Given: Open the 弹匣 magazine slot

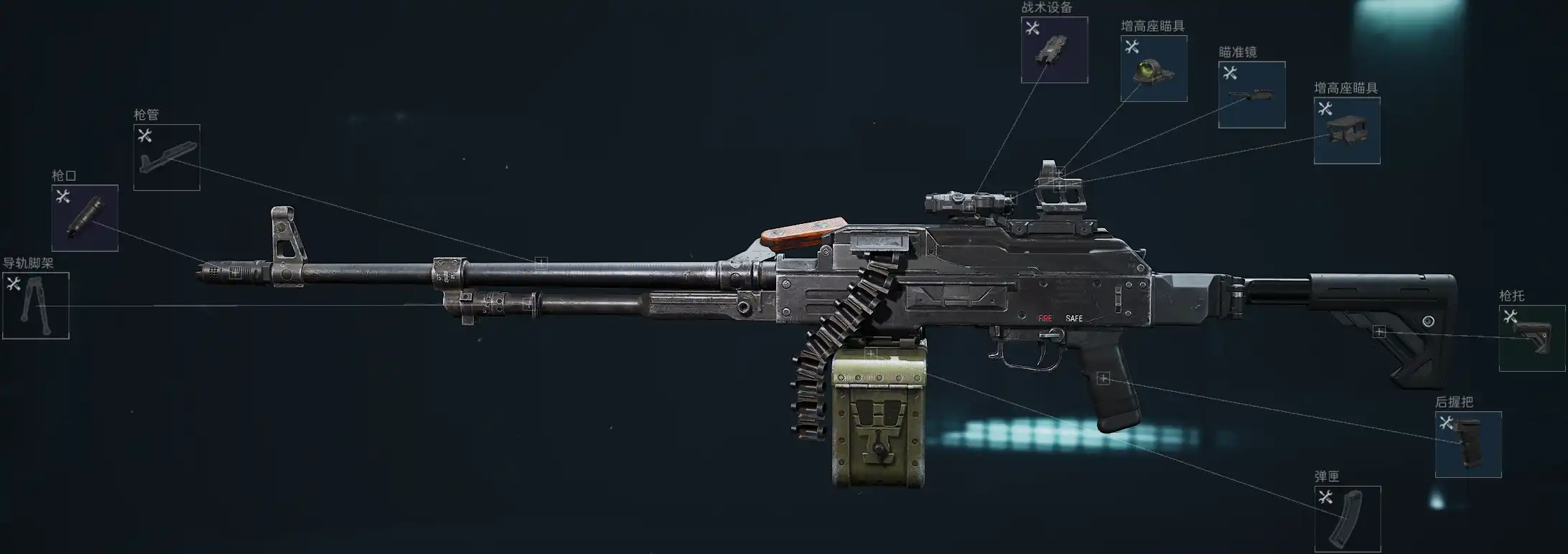Looking at the screenshot, I should coord(1347,519).
